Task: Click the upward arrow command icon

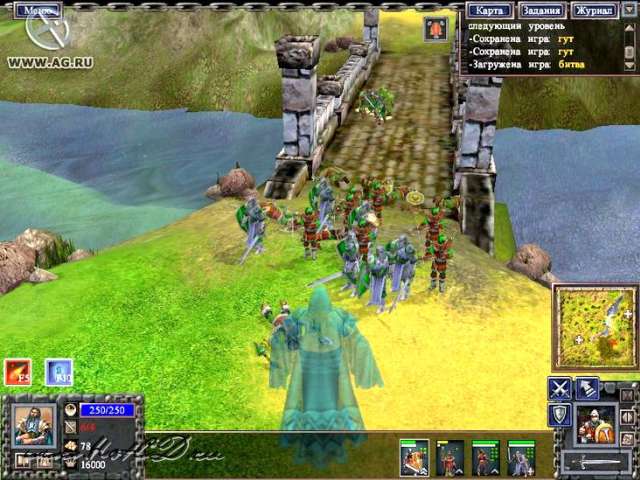Action: coord(587,389)
